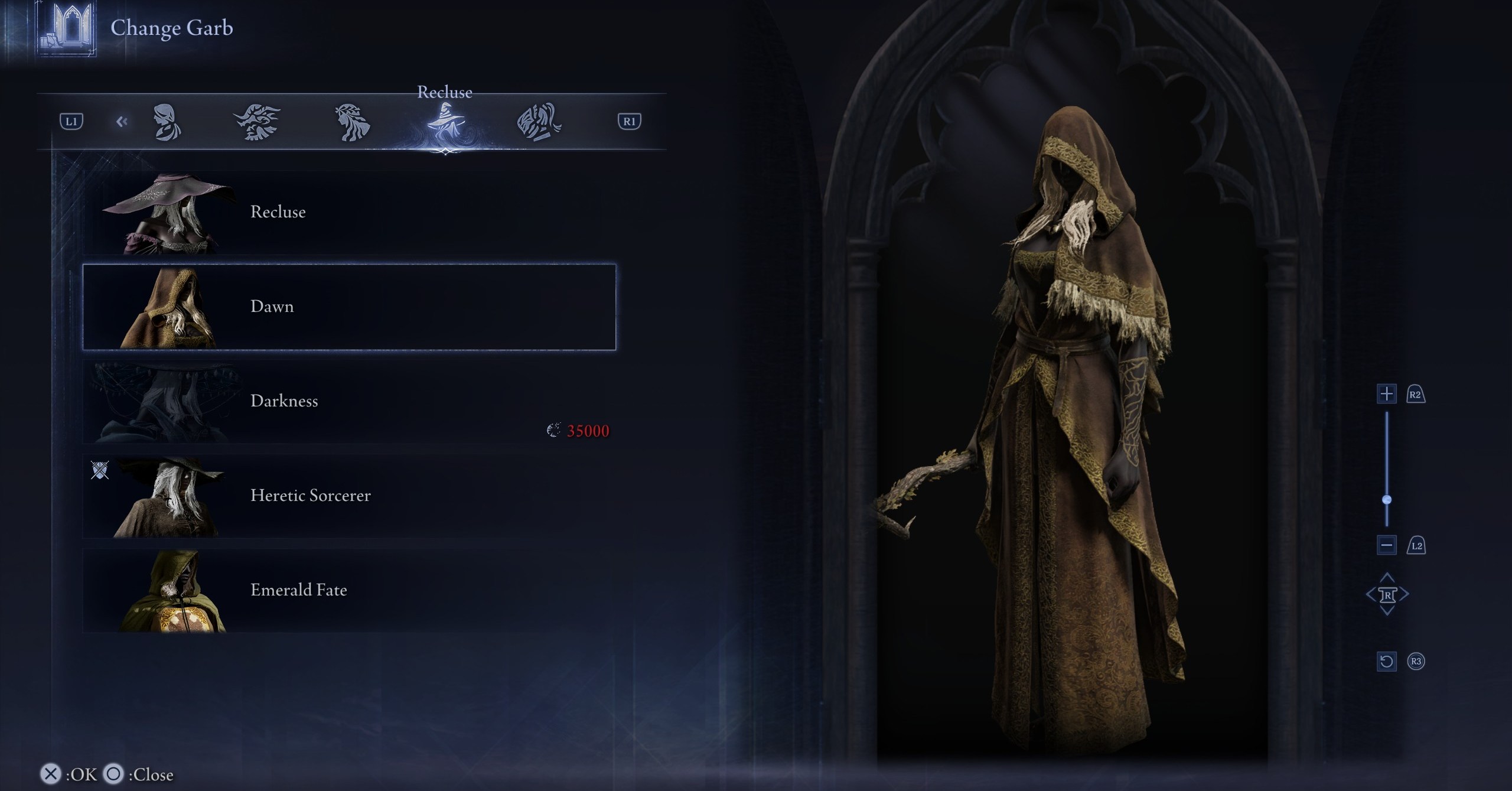Zoom in with the plus button
This screenshot has height=791, width=1512.
click(x=1386, y=394)
